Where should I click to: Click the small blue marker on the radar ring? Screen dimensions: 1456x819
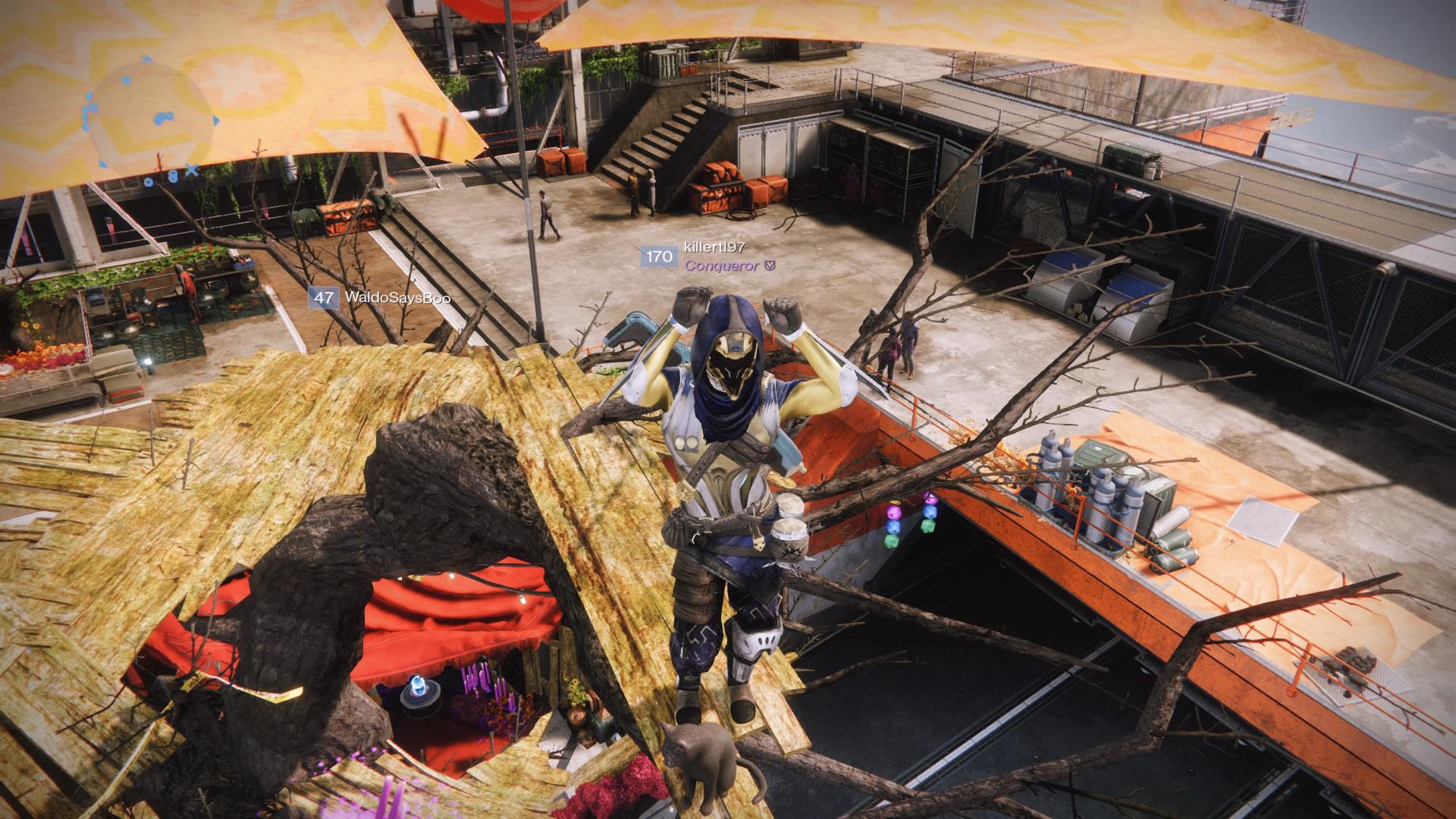point(127,80)
